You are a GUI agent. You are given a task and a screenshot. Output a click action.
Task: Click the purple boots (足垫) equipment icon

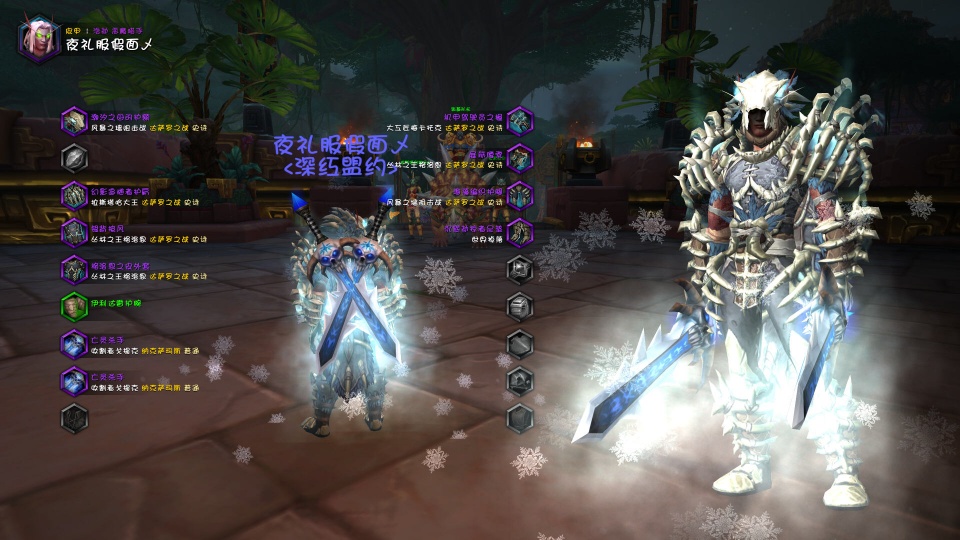click(x=520, y=232)
